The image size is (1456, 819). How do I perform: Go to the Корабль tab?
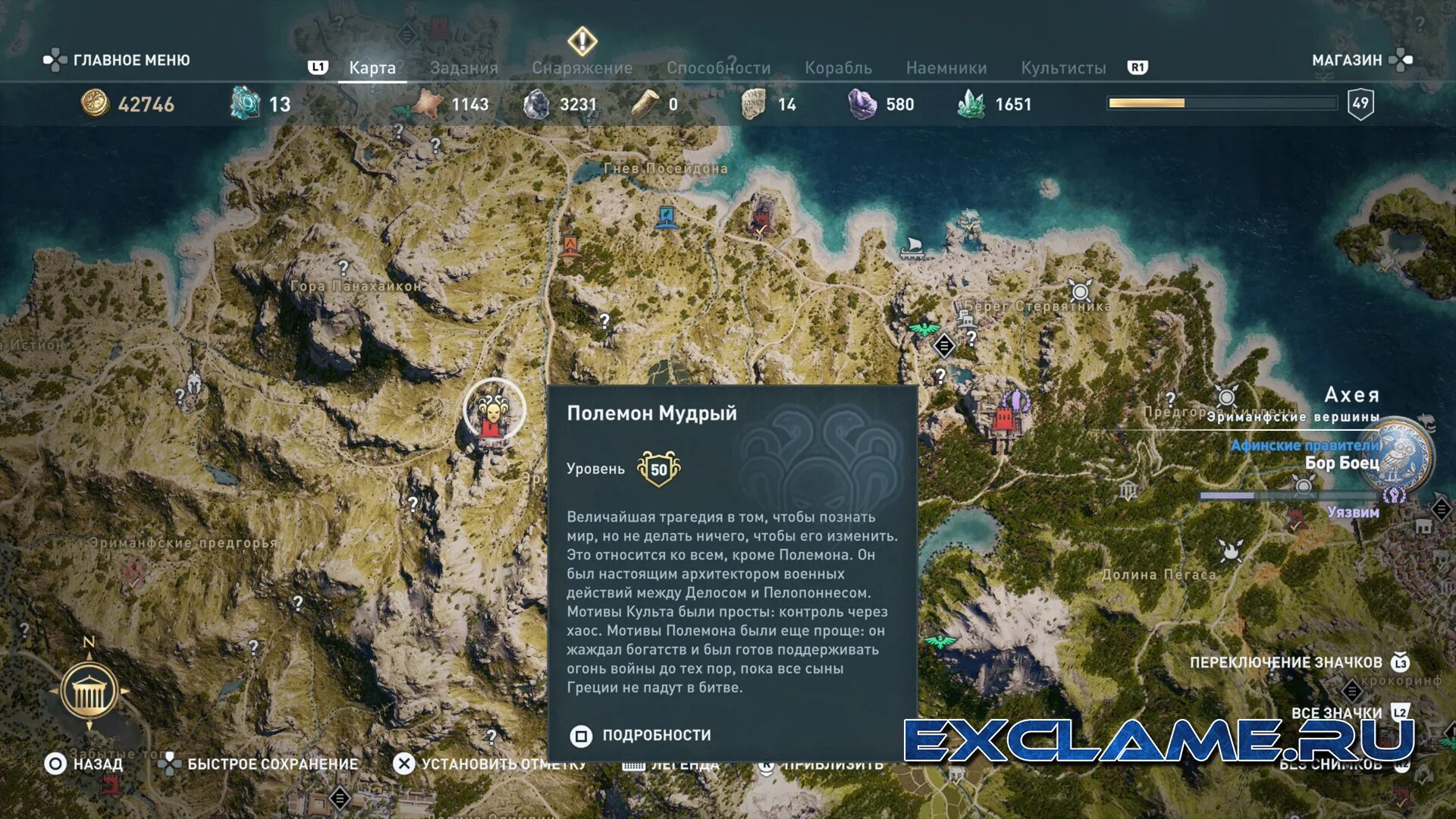[838, 68]
